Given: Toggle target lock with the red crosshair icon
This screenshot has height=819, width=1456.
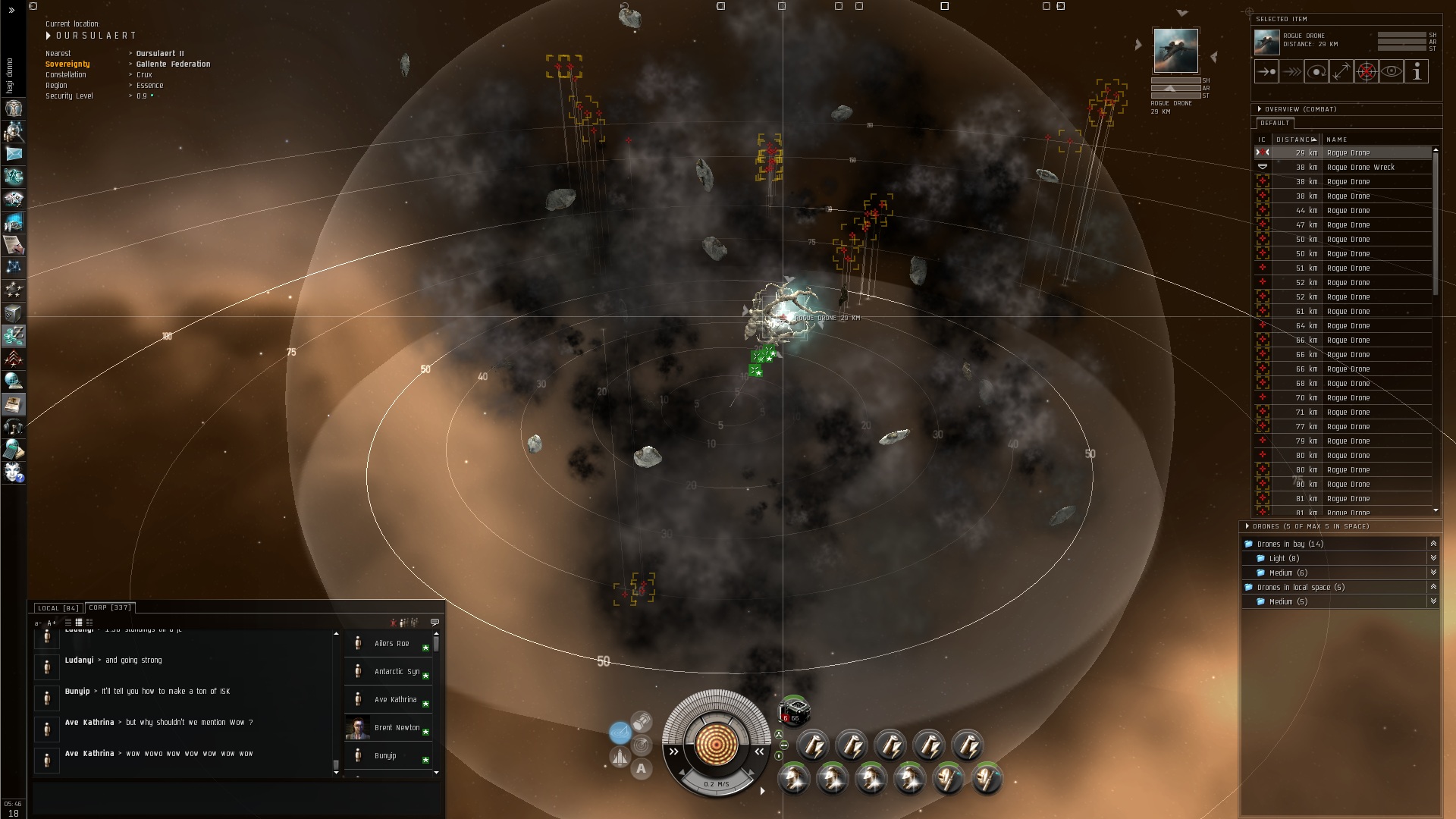Looking at the screenshot, I should pyautogui.click(x=1367, y=72).
